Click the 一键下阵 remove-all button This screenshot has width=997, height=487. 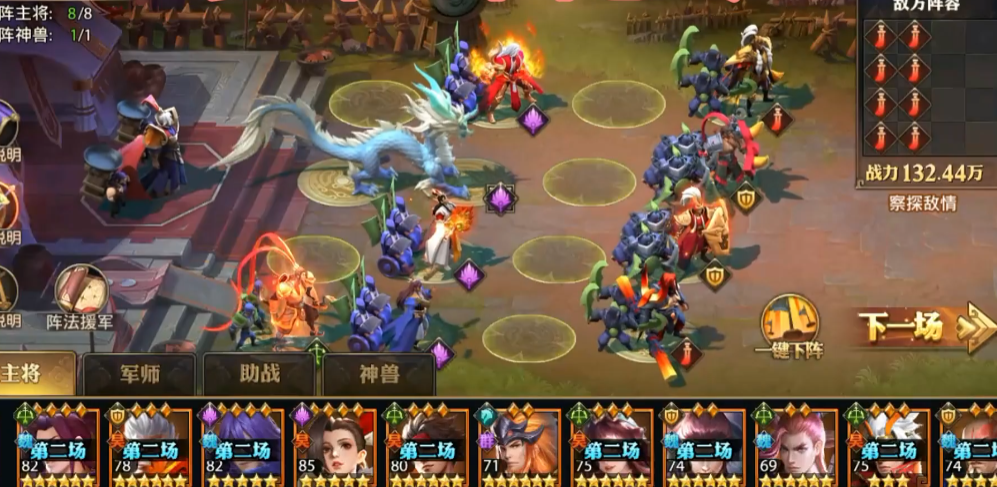[790, 326]
